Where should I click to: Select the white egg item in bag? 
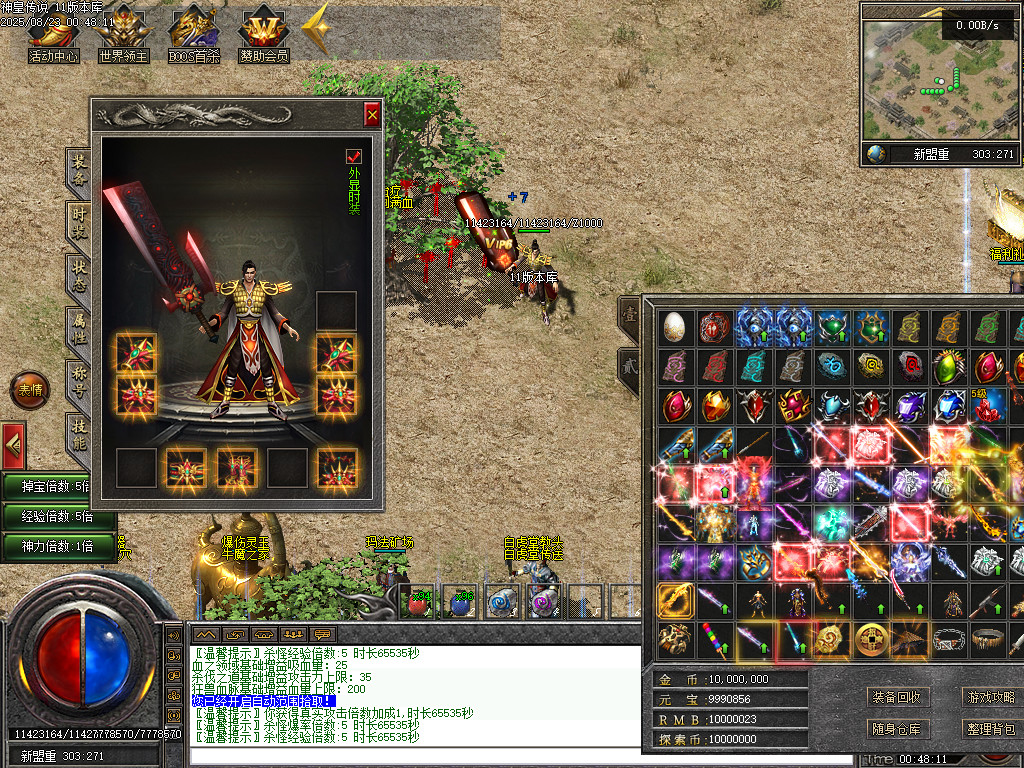tap(675, 327)
